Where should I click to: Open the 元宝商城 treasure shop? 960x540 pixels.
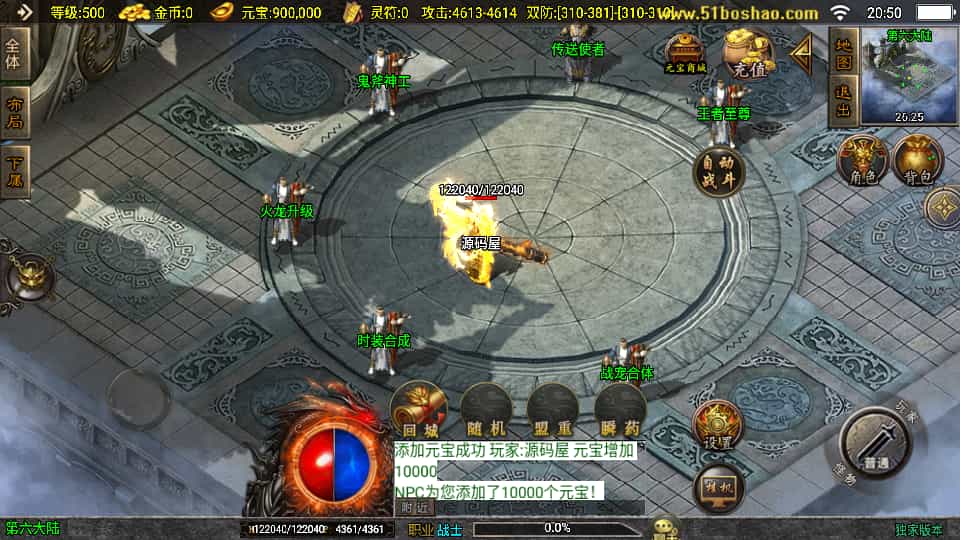[x=686, y=53]
